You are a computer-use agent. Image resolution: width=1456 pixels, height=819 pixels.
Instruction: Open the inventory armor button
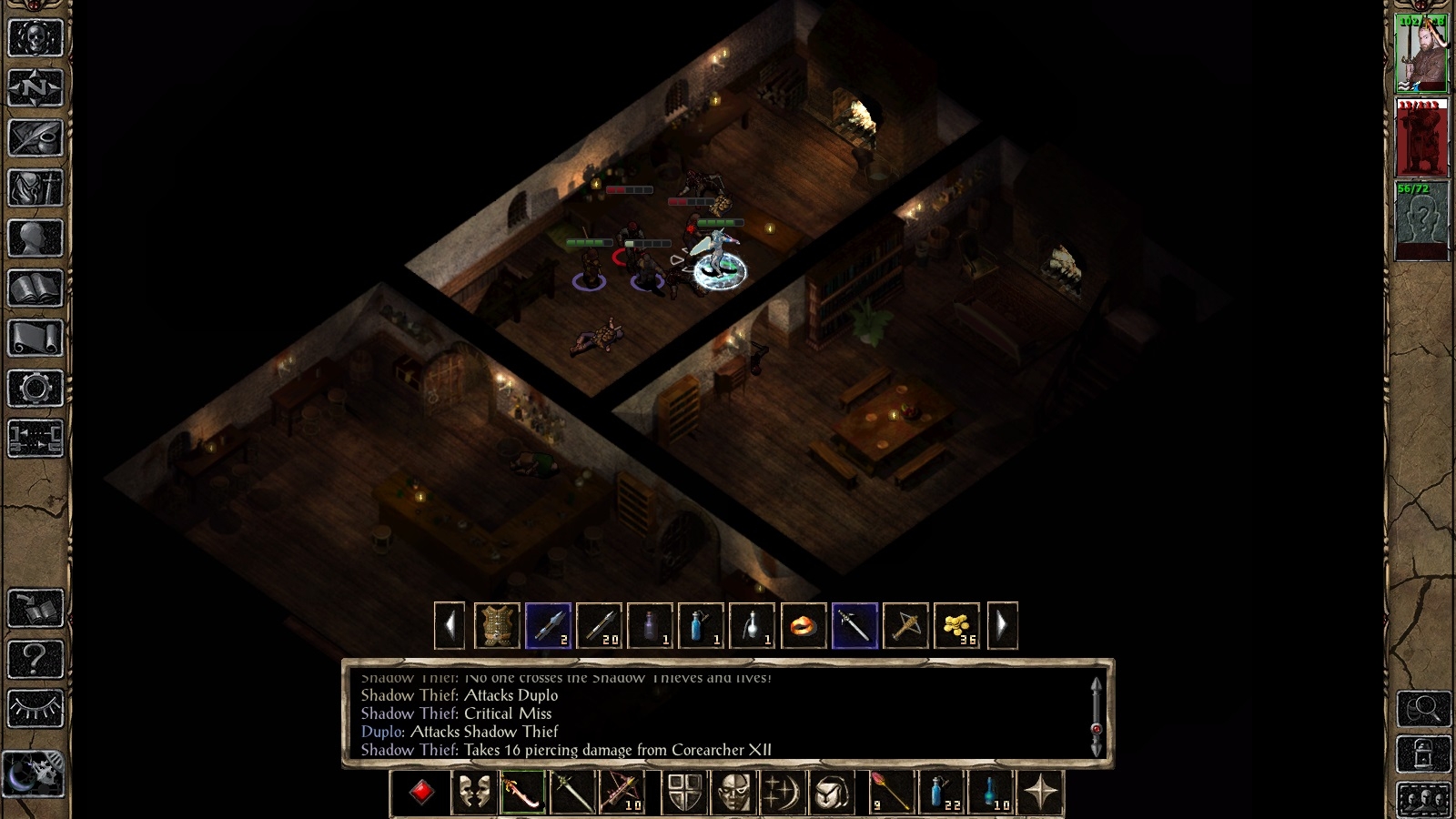pyautogui.click(x=35, y=188)
